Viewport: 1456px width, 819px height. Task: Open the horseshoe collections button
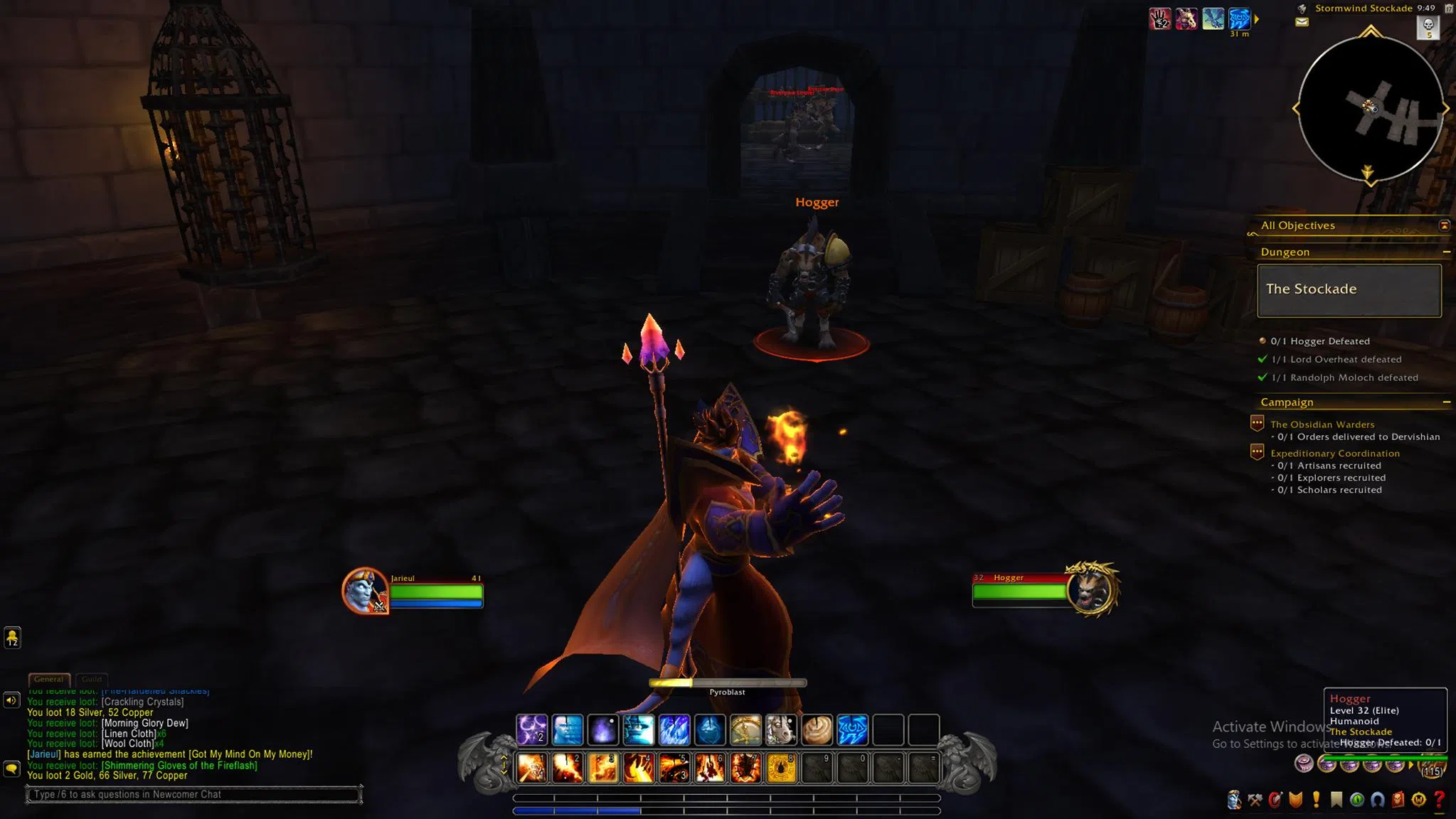(1378, 801)
